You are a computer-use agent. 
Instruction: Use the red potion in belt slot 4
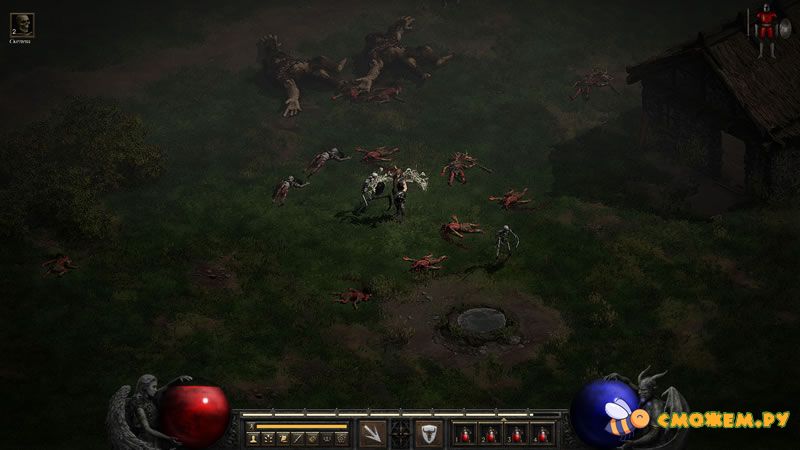[x=542, y=435]
